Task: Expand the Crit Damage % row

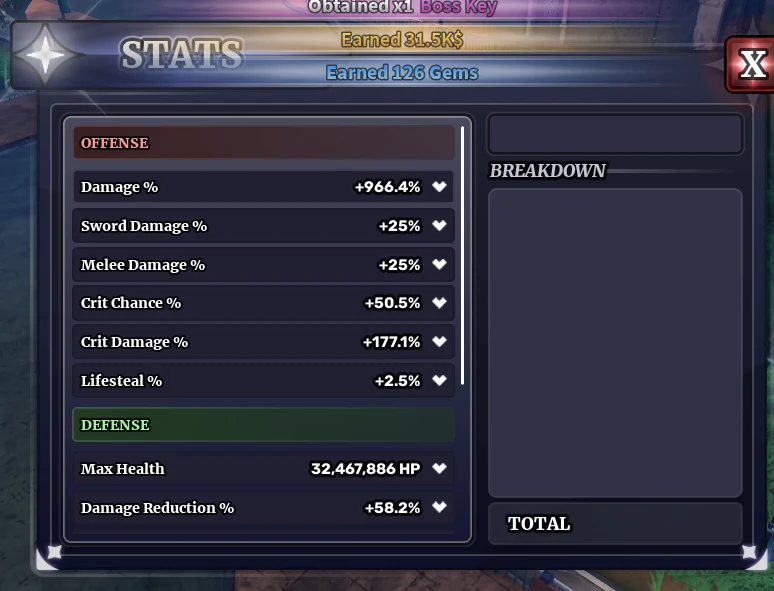Action: click(x=439, y=342)
